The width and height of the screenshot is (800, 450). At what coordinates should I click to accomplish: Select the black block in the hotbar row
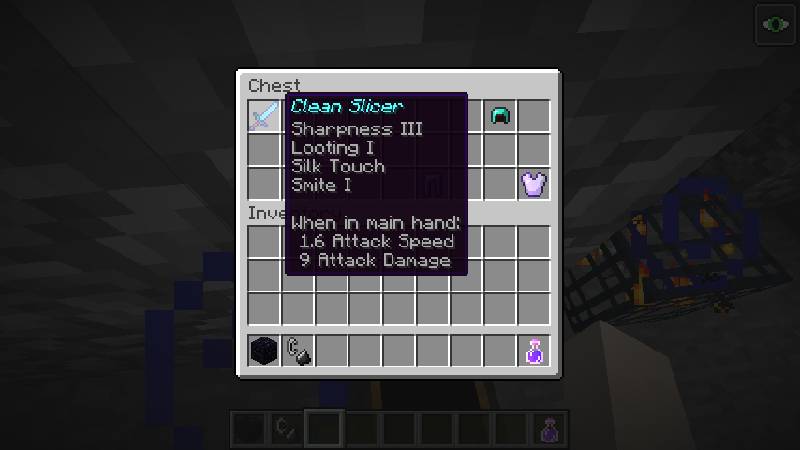click(264, 351)
